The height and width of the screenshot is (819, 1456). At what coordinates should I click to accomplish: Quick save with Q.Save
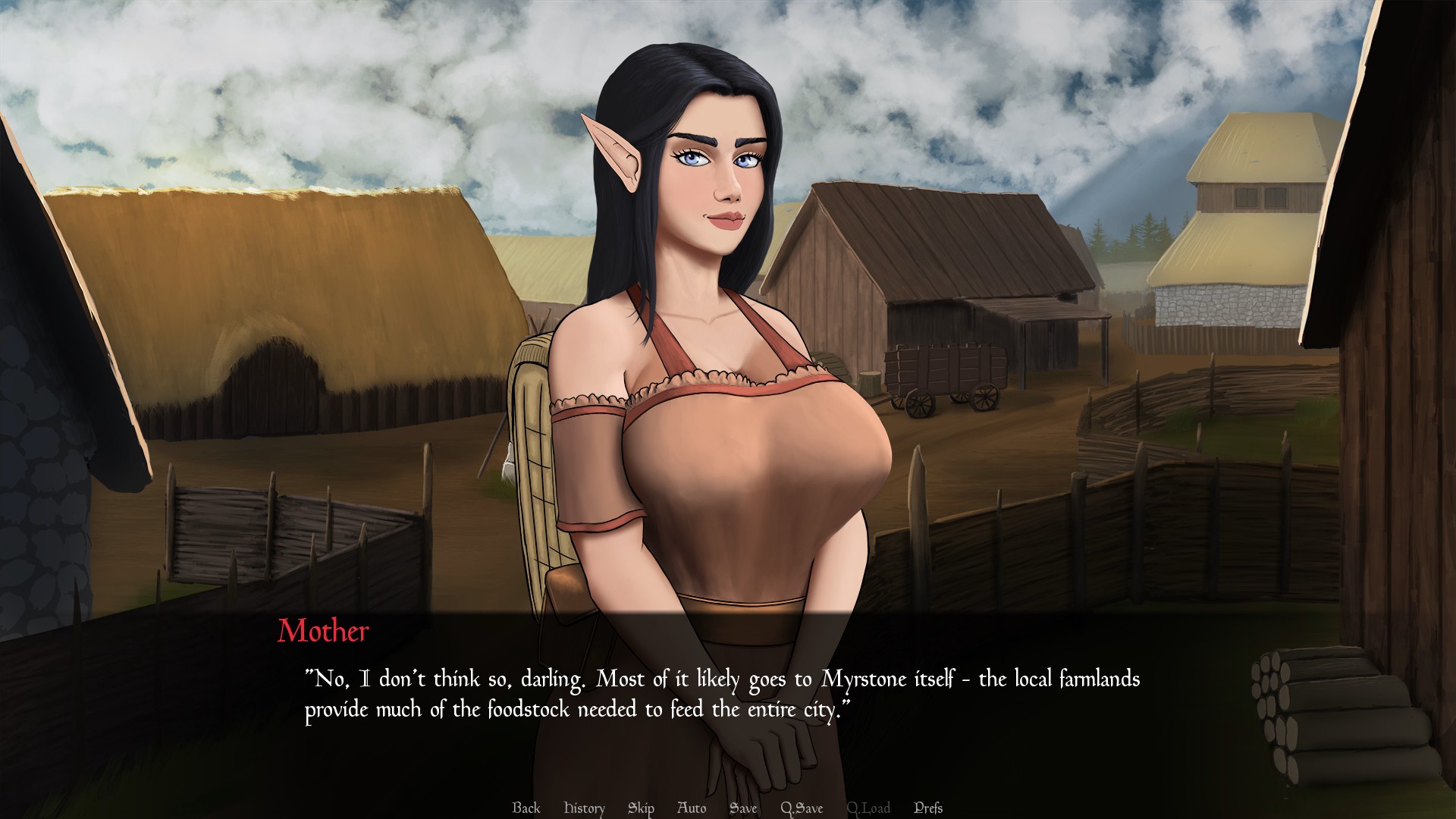[802, 808]
